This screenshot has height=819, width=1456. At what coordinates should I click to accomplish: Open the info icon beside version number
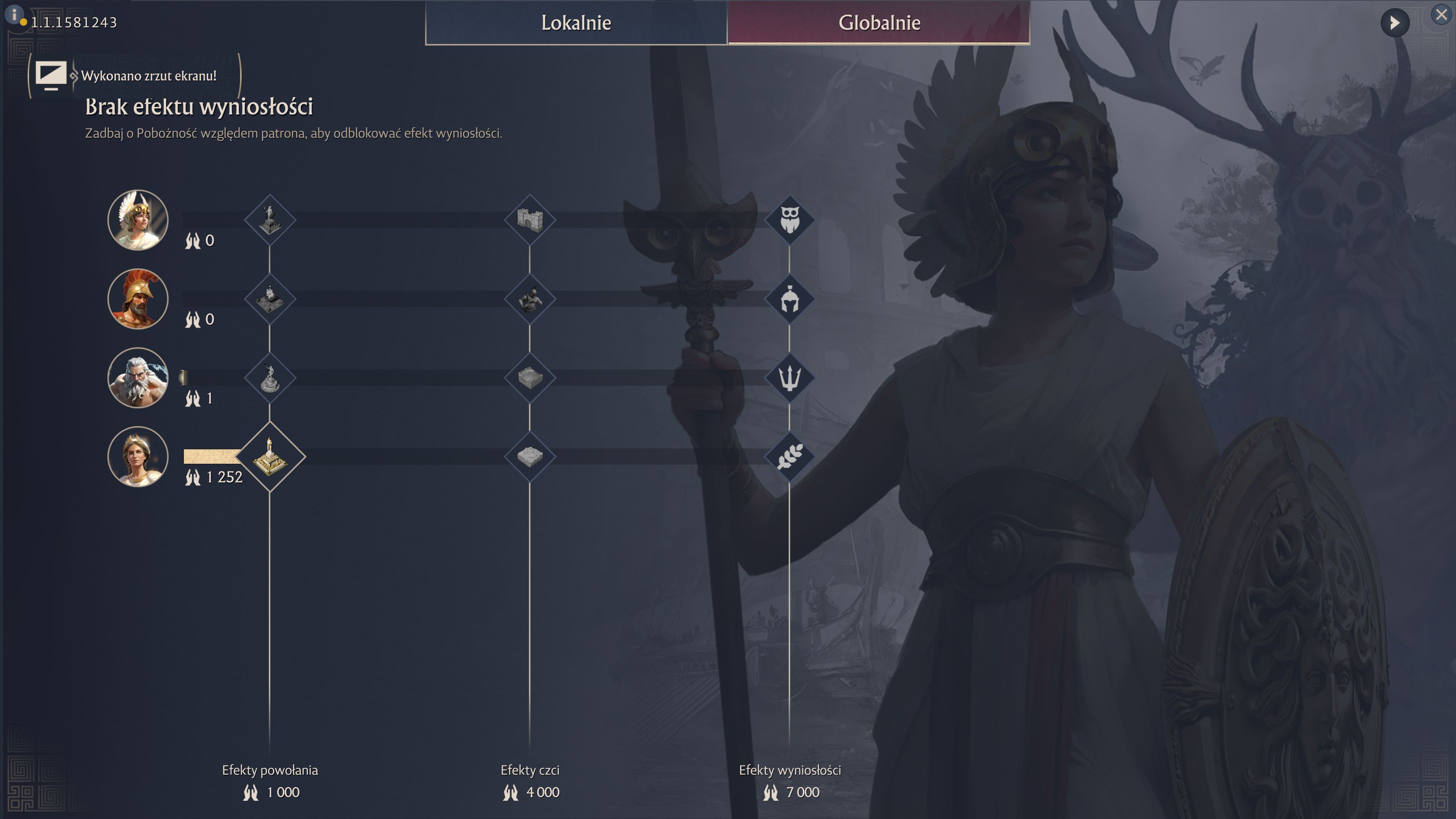[x=14, y=14]
